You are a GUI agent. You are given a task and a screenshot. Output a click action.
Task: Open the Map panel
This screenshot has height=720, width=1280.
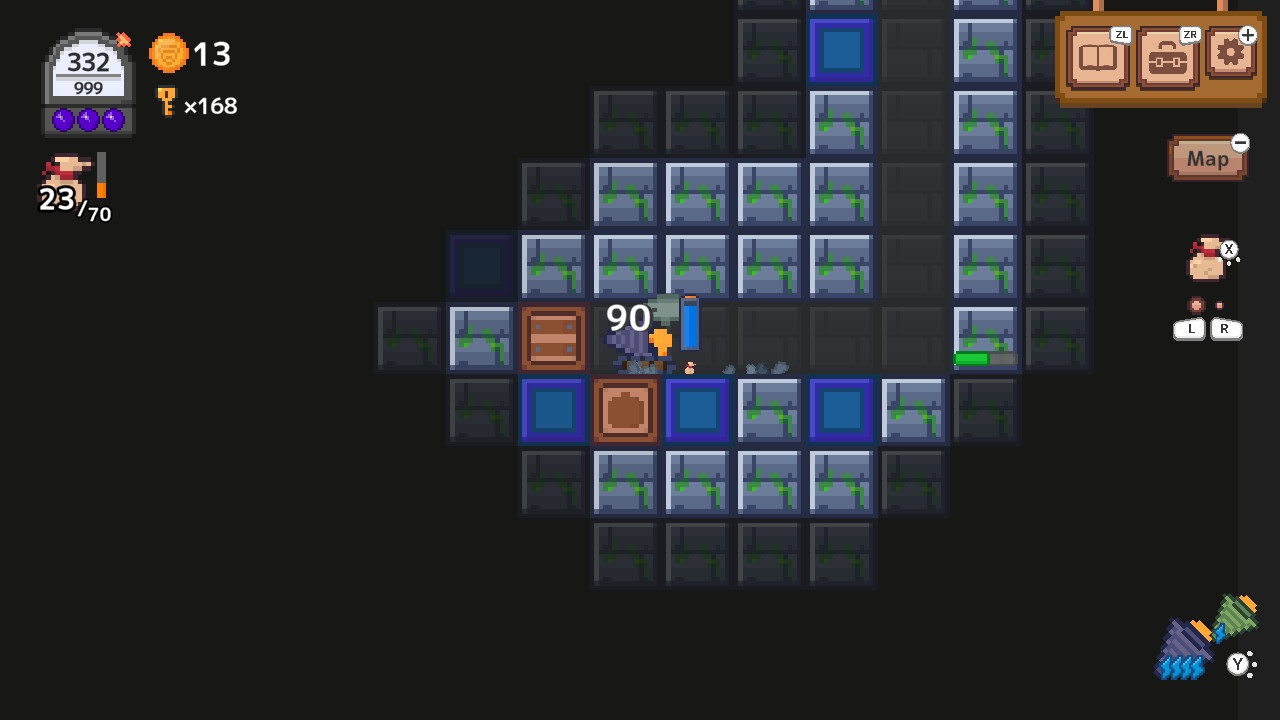click(1207, 158)
